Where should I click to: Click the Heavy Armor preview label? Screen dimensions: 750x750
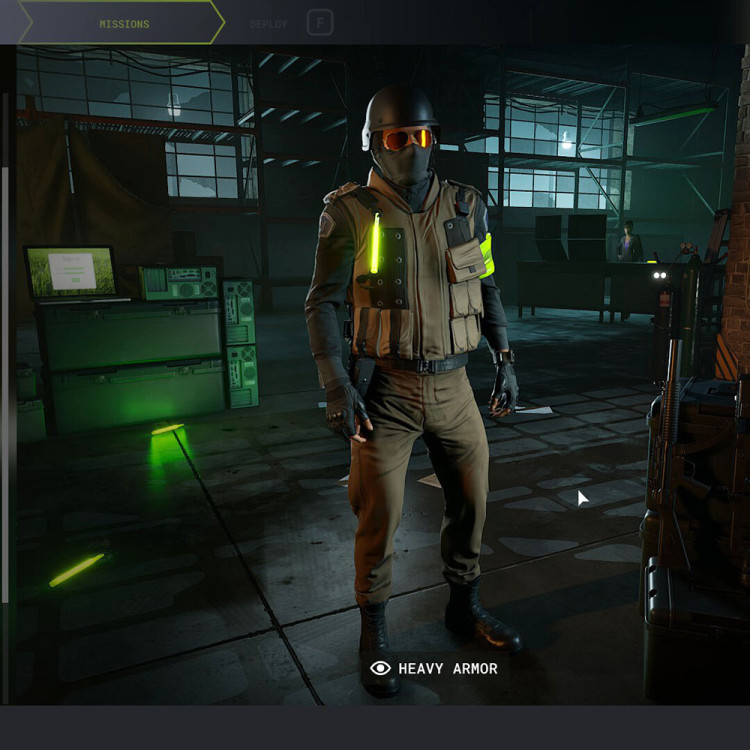point(434,668)
